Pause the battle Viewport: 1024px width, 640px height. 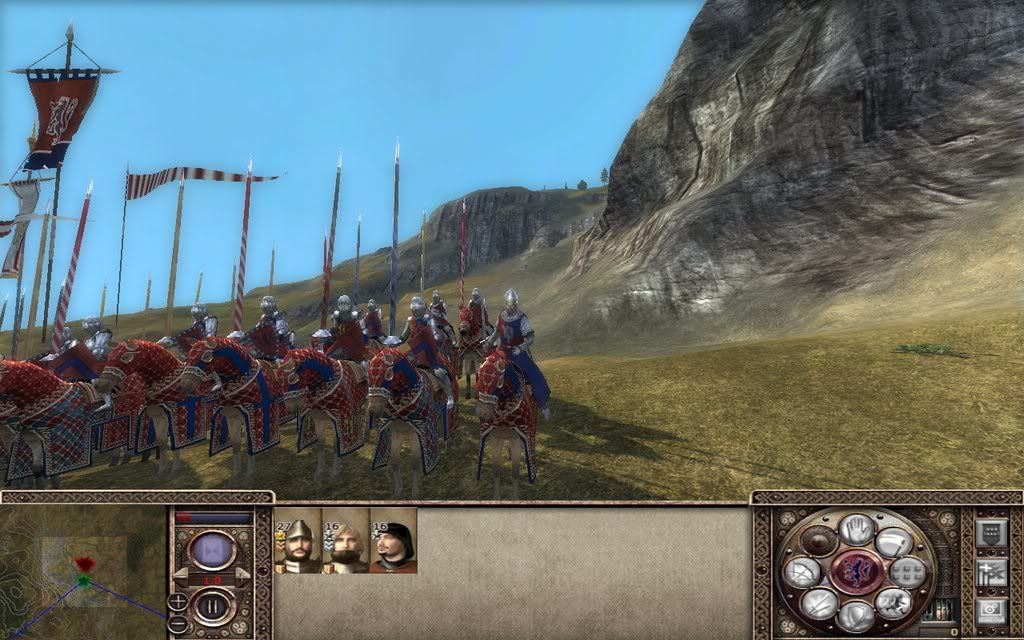212,606
